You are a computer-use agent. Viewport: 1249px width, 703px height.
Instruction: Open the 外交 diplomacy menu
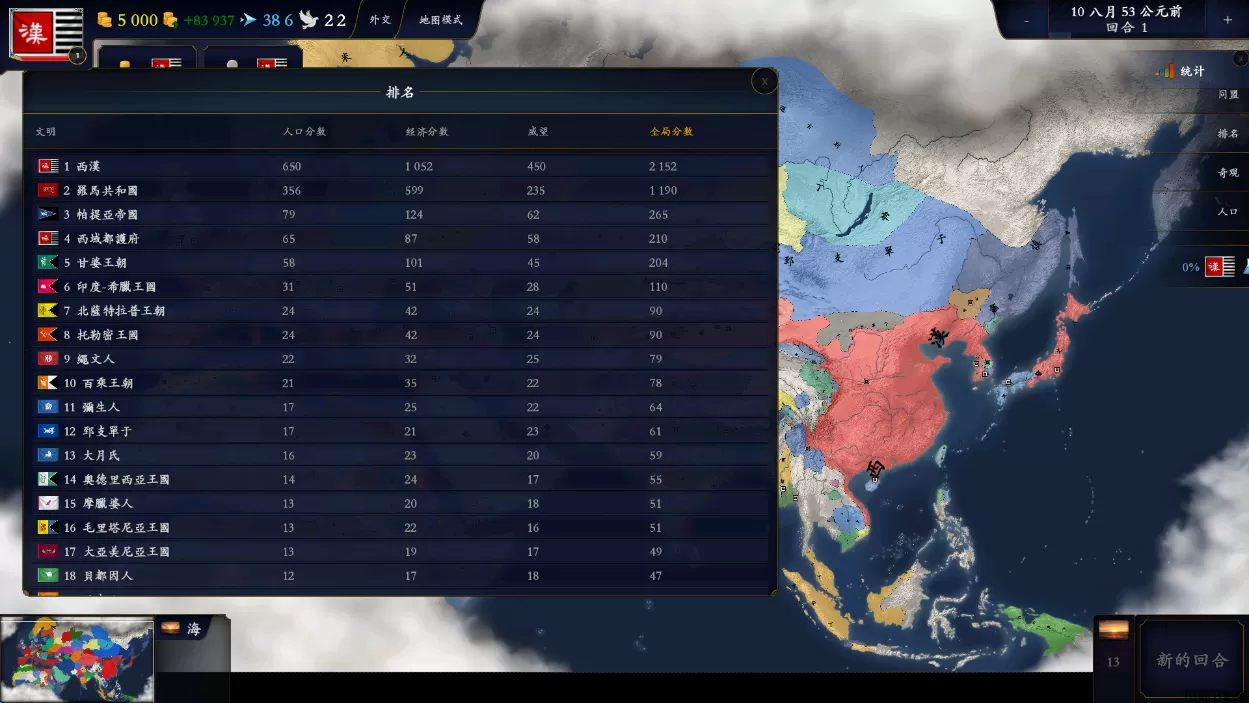380,20
